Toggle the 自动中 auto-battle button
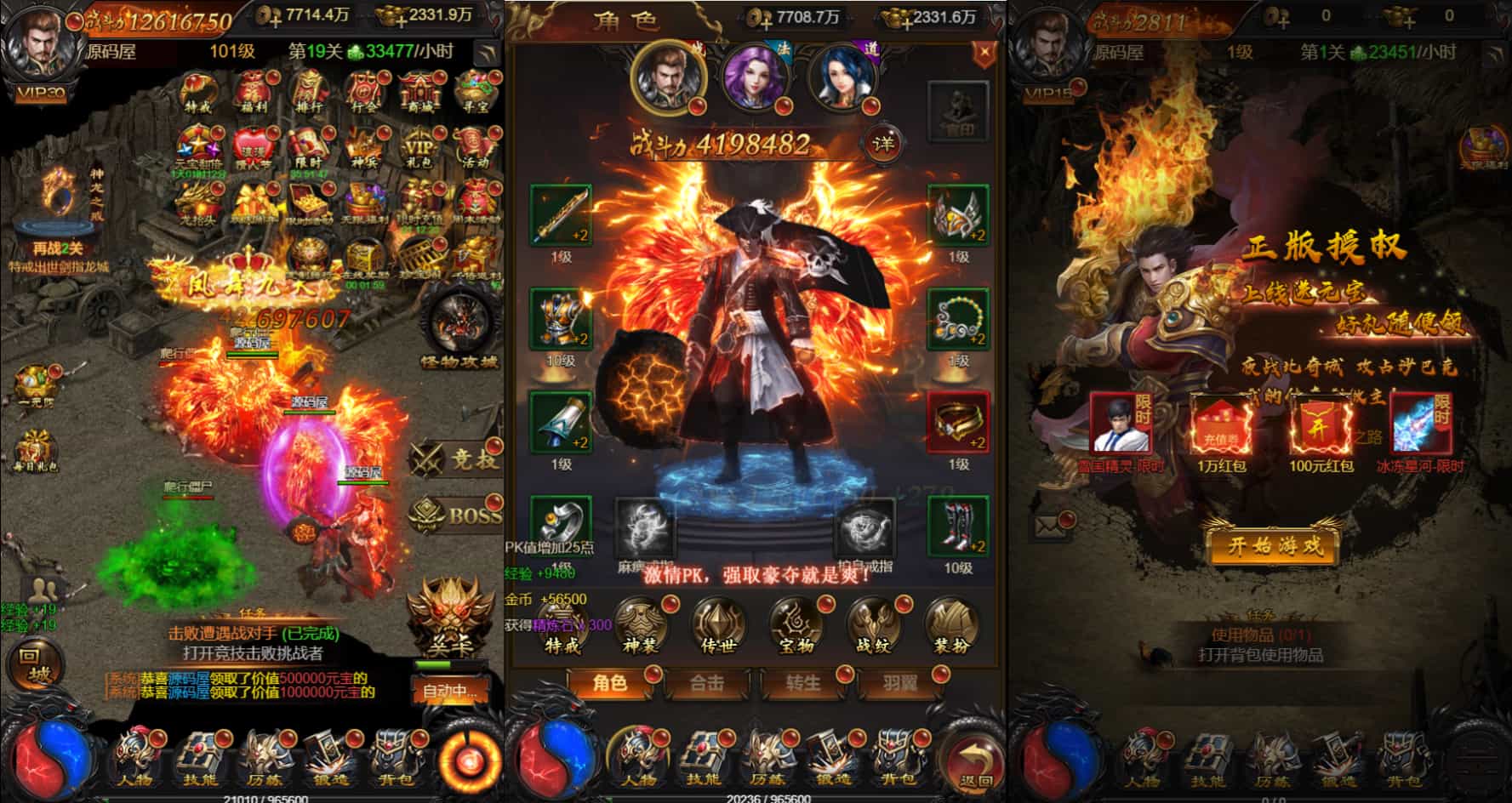This screenshot has height=803, width=1512. tap(445, 690)
